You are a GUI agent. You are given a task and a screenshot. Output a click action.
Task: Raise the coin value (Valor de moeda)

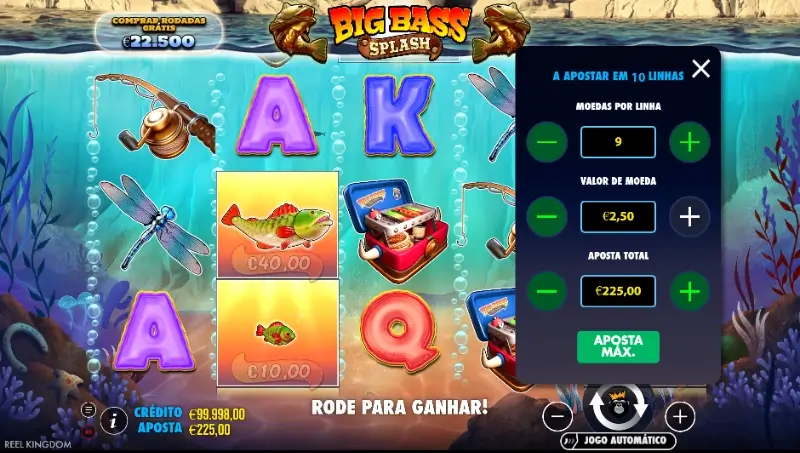point(689,216)
